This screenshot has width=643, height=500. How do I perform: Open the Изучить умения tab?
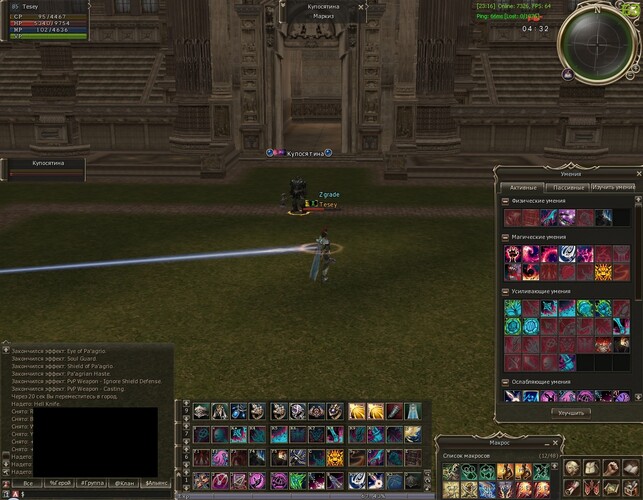click(x=612, y=187)
